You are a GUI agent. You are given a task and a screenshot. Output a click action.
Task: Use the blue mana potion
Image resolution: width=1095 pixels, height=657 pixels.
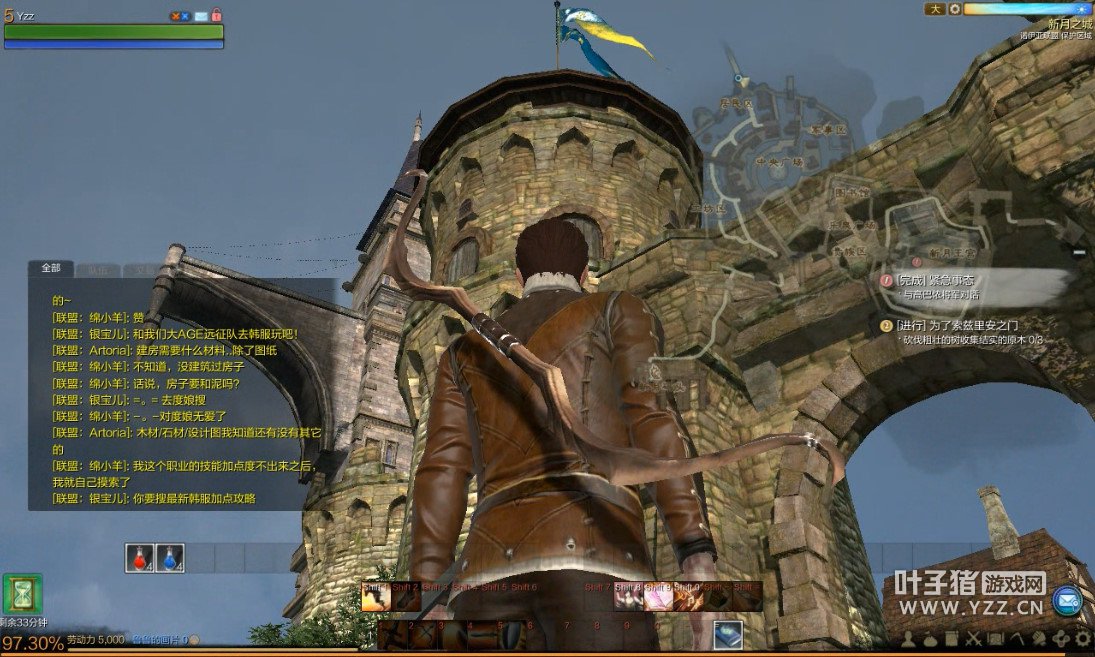tap(170, 558)
